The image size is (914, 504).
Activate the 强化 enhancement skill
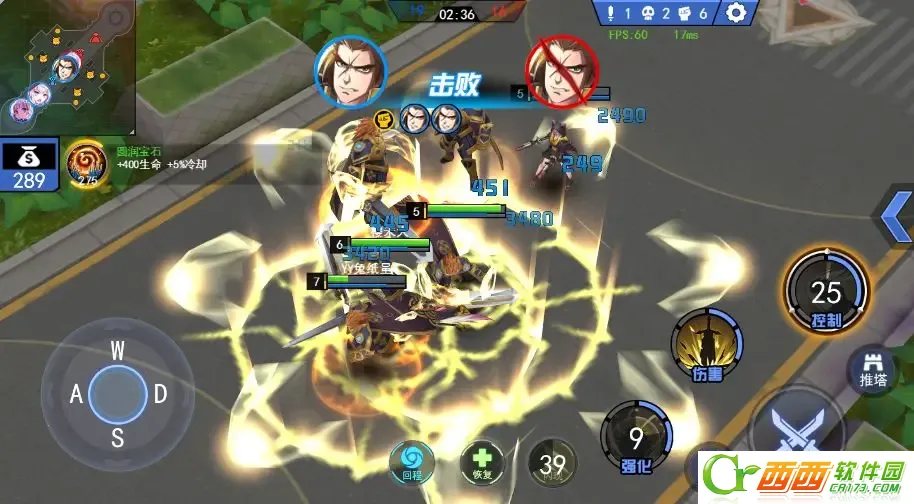point(635,440)
